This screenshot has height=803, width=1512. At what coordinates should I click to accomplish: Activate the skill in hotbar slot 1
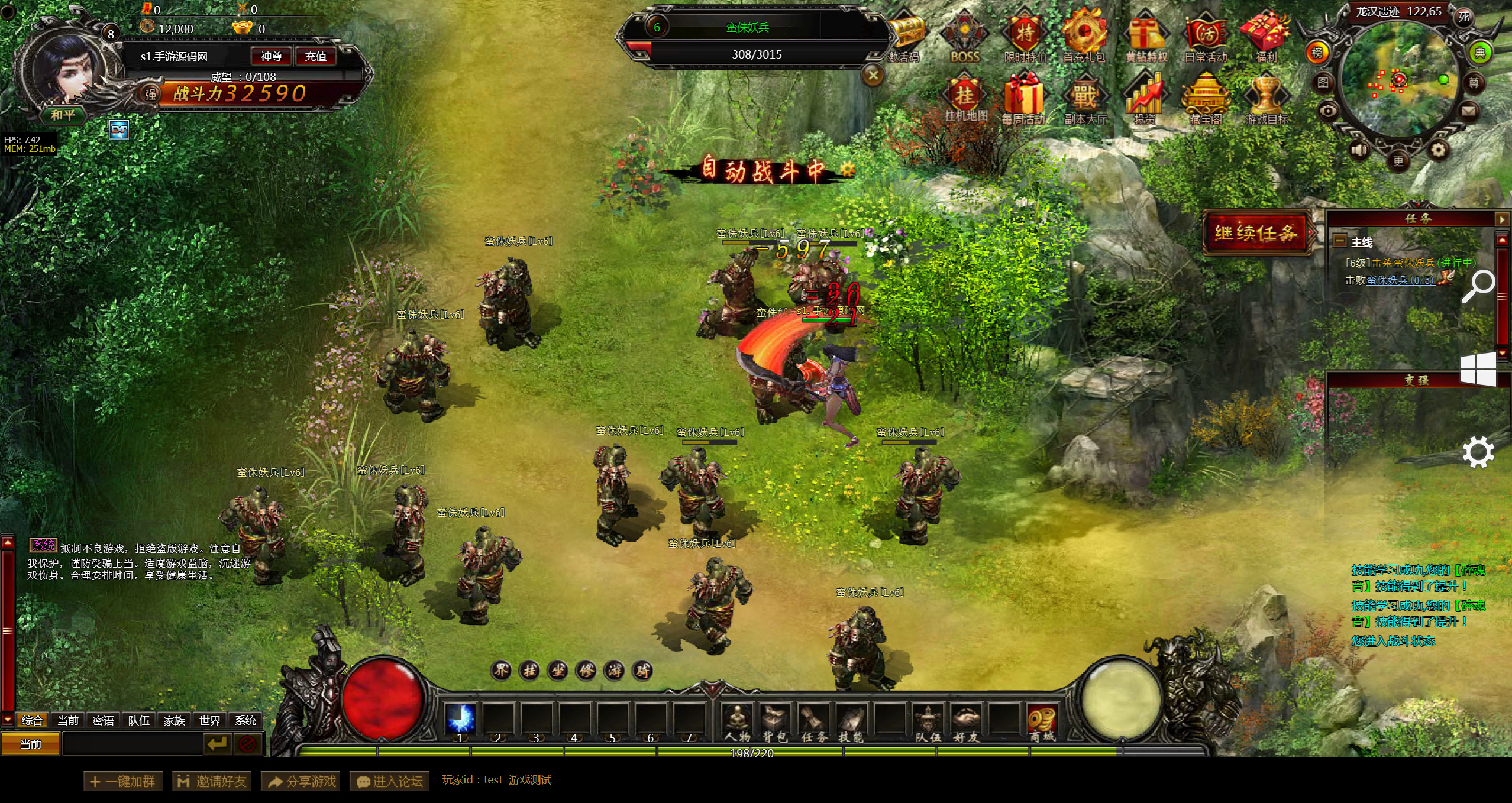(460, 720)
